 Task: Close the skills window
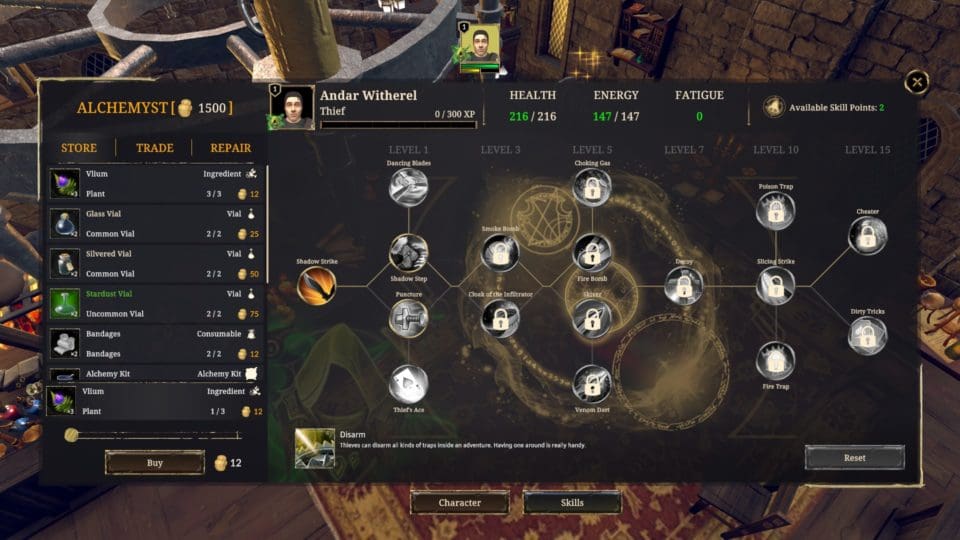[x=916, y=83]
